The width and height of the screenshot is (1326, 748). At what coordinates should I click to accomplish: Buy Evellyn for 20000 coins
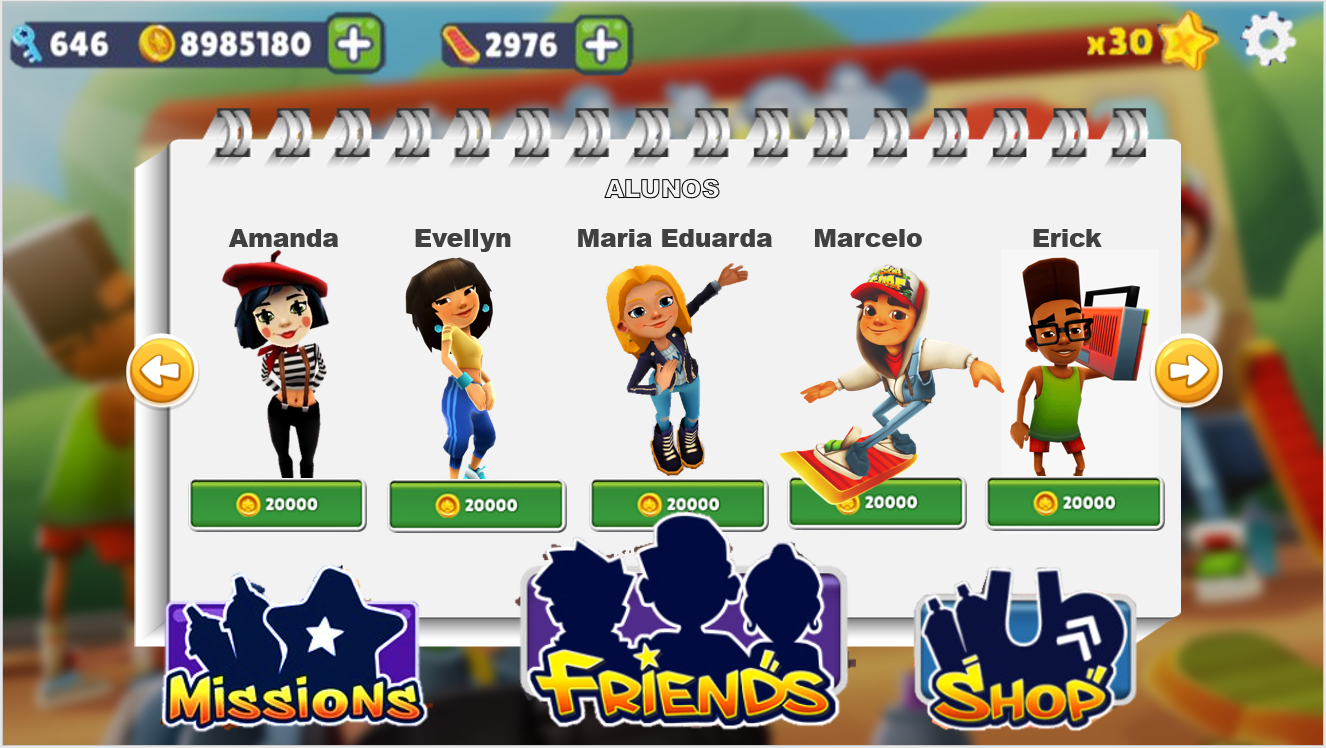click(477, 504)
